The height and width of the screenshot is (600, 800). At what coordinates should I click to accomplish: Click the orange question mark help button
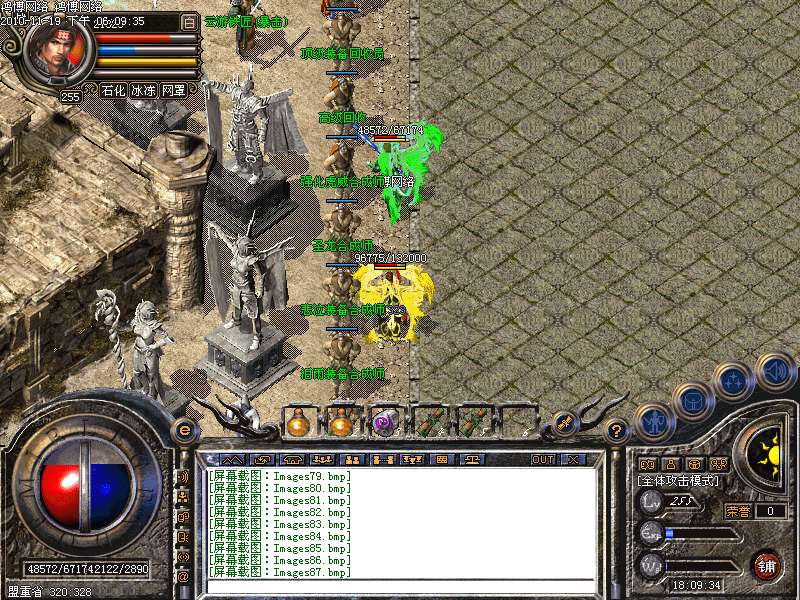(617, 431)
